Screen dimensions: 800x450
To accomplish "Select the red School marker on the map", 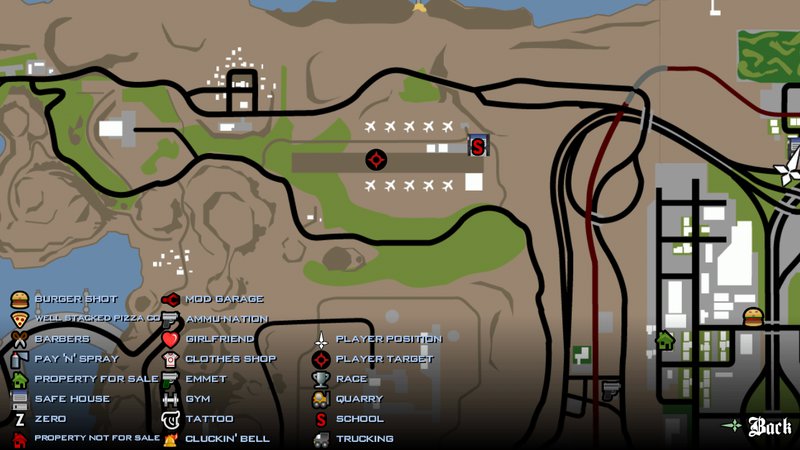I will tap(478, 146).
